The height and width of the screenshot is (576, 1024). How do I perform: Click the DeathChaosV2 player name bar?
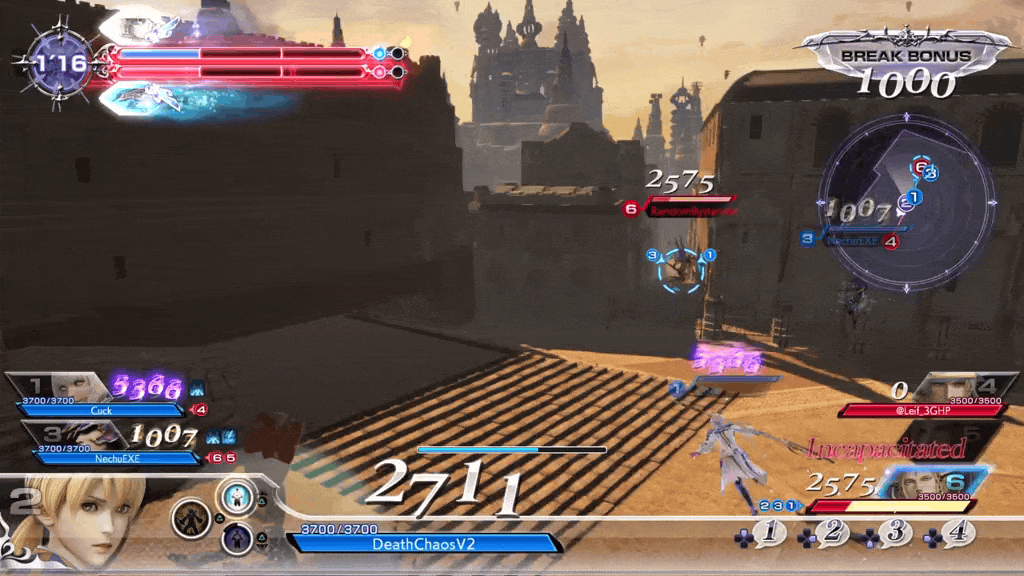[x=424, y=543]
